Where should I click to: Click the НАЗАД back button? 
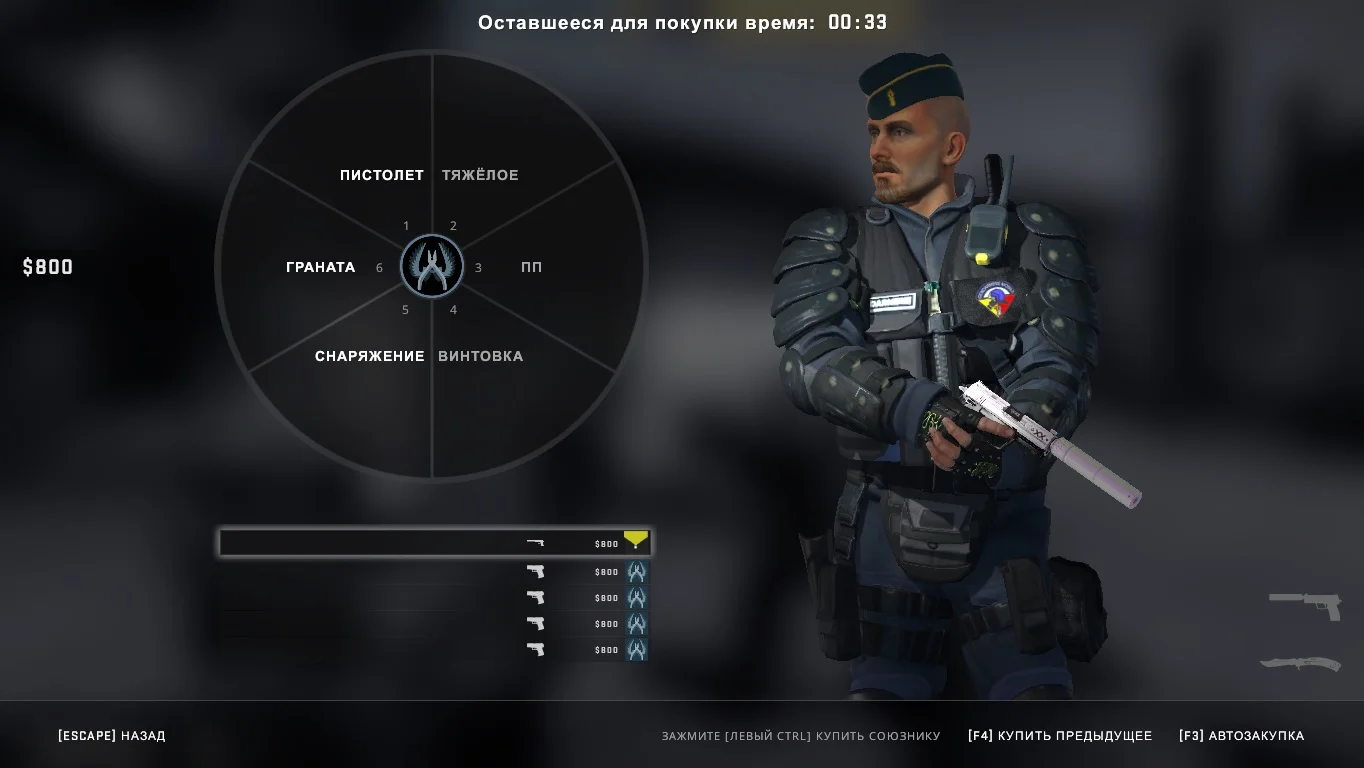pos(112,736)
